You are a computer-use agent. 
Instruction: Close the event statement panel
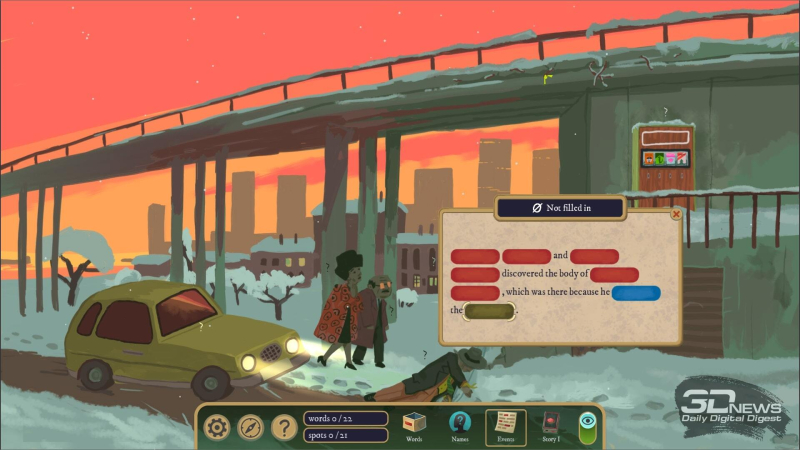pos(676,214)
